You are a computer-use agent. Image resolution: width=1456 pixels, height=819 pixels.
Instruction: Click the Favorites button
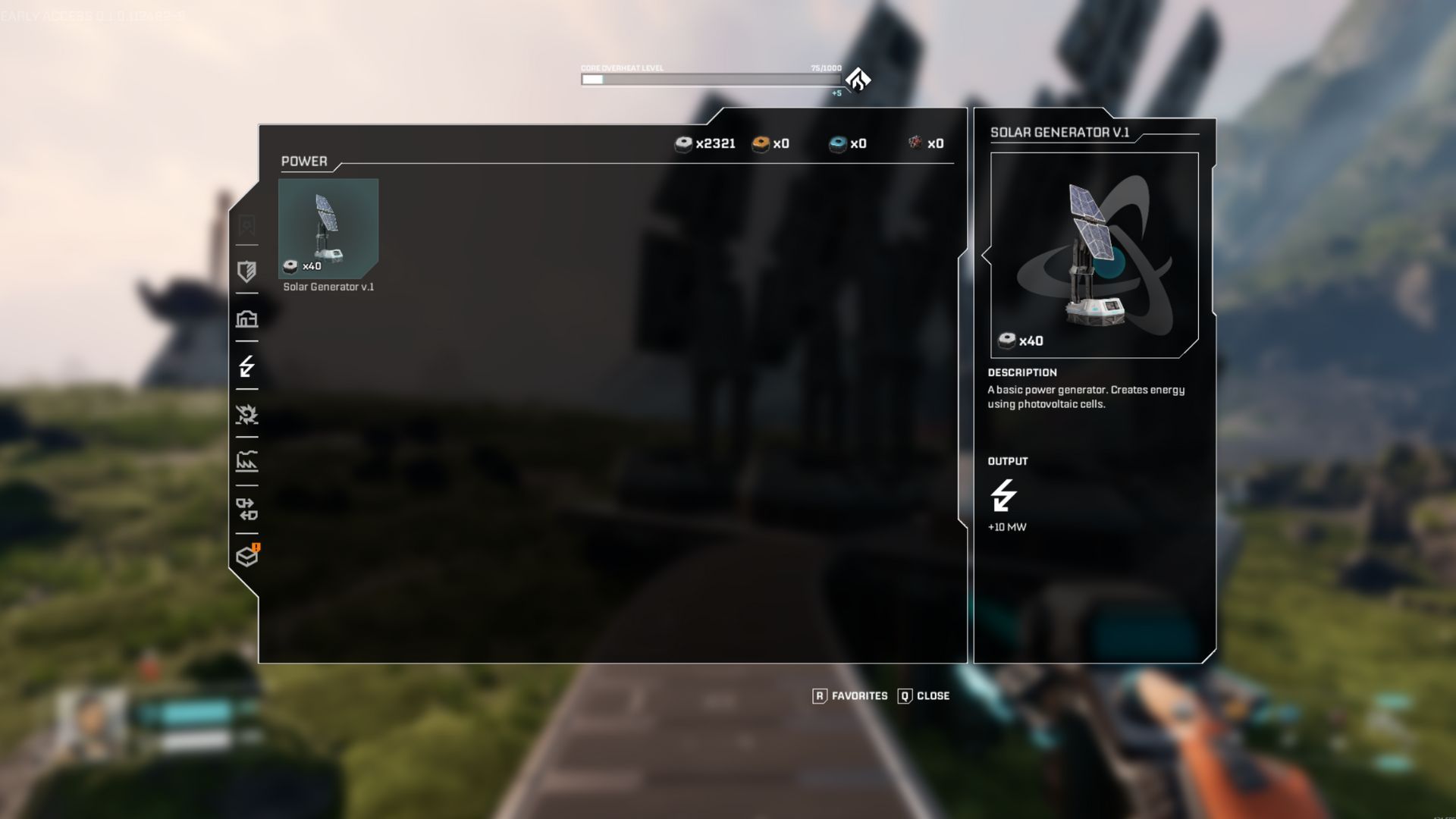[x=850, y=695]
